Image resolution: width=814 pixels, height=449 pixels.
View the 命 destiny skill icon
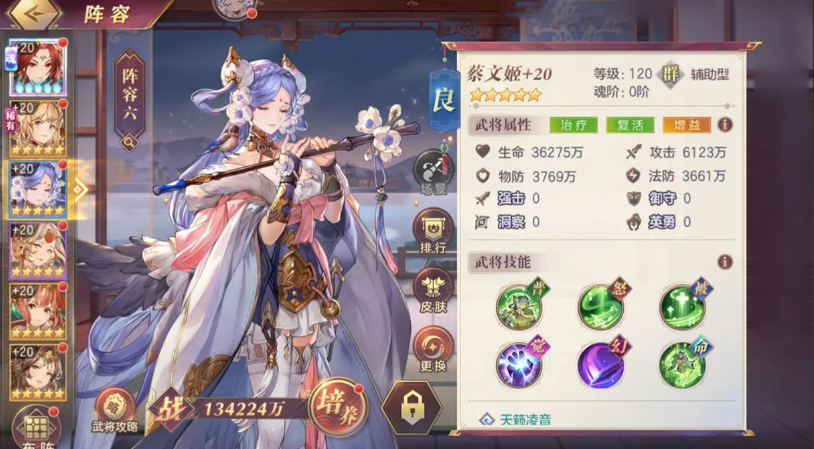pos(682,365)
